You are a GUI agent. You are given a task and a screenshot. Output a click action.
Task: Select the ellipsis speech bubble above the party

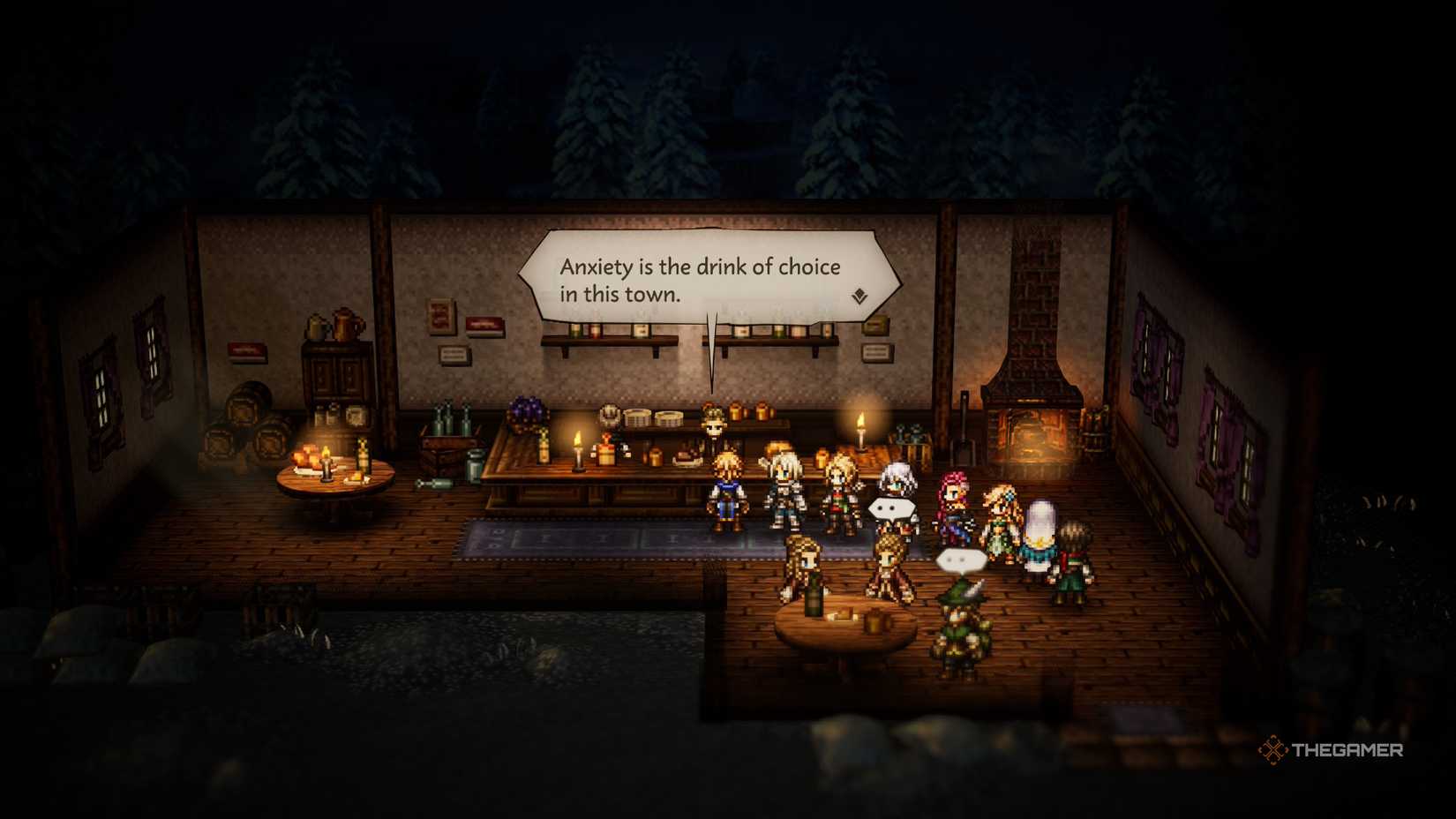(890, 507)
